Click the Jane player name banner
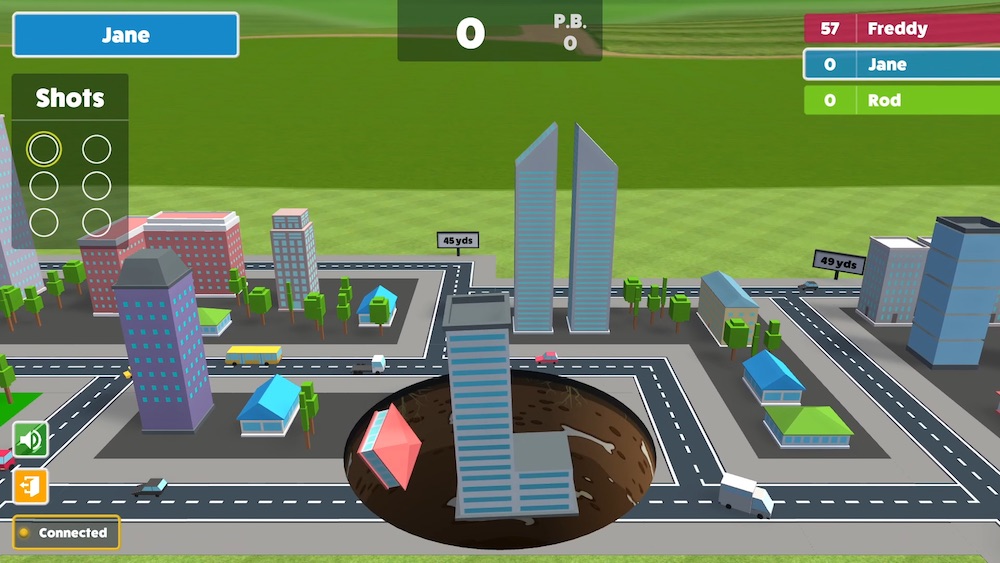 [x=126, y=35]
